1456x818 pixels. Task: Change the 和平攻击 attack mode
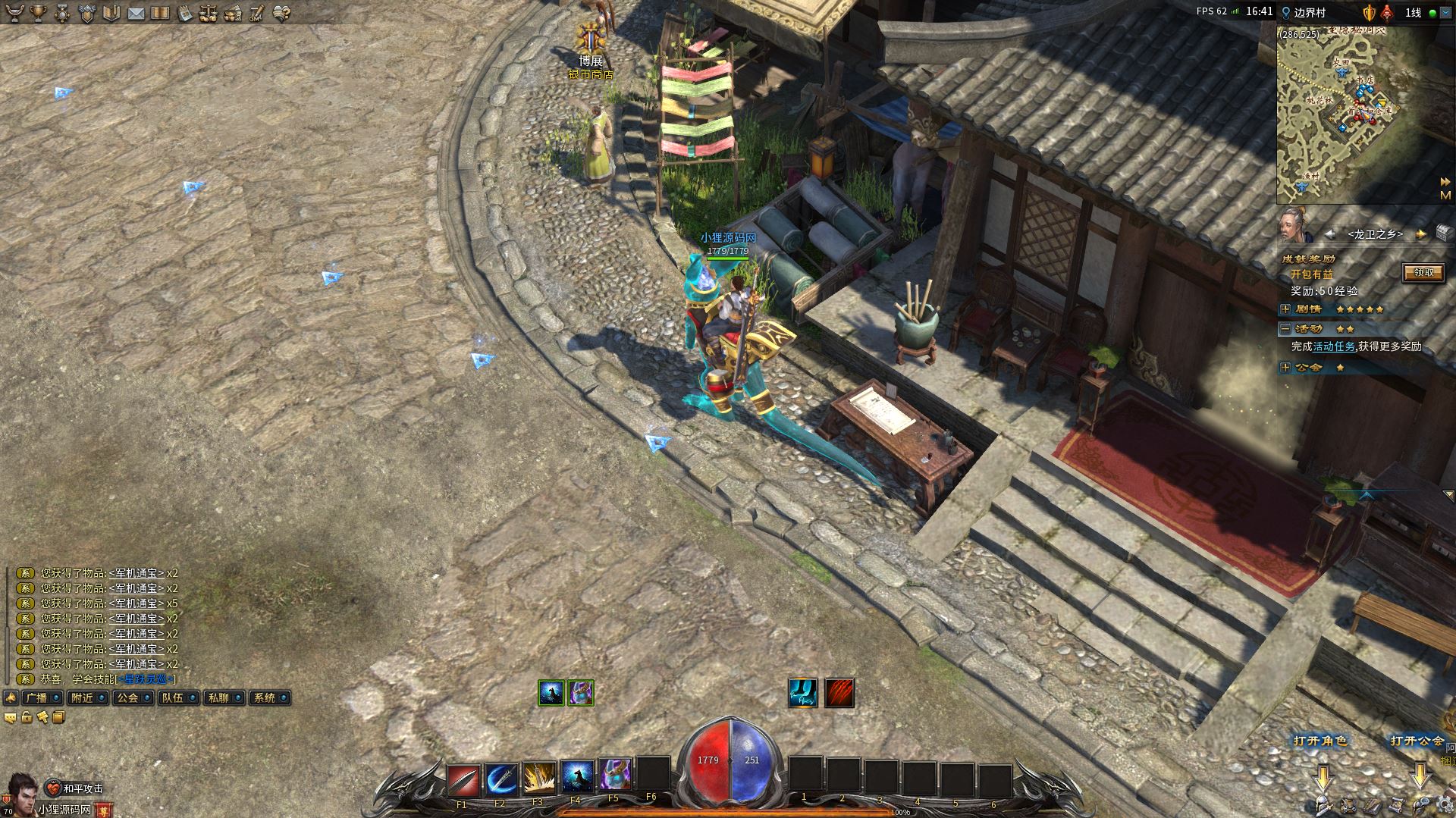pos(75,788)
